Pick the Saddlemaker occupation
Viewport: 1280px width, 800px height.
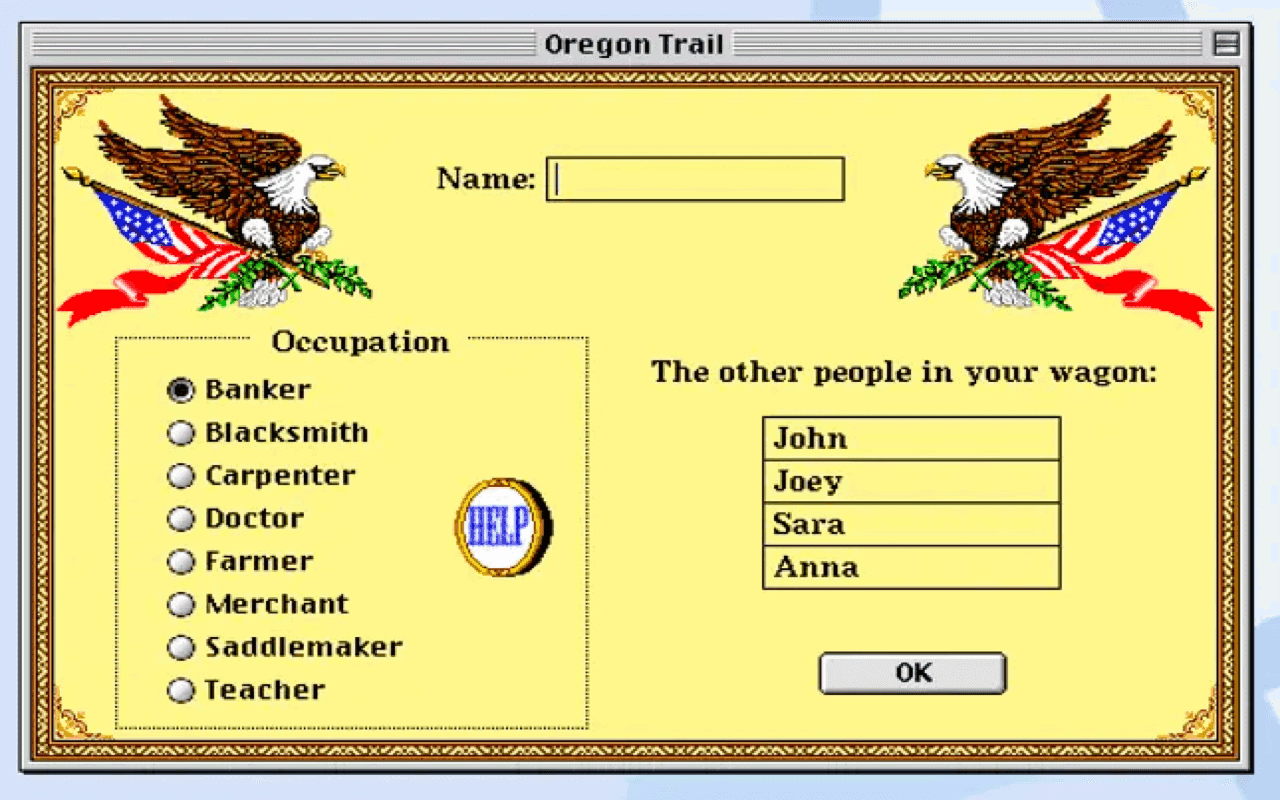181,647
